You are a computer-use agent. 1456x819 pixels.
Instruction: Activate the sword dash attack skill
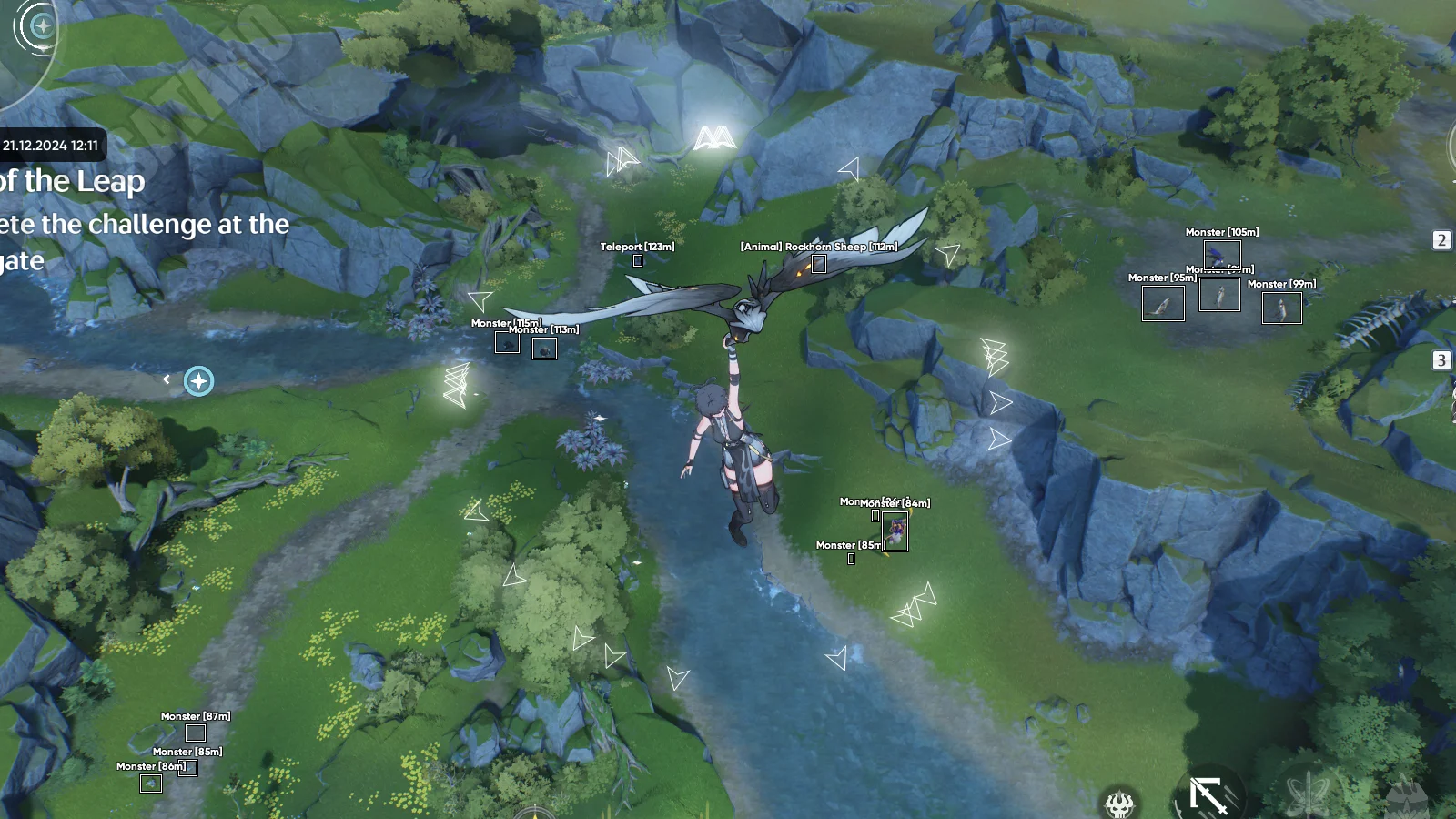pyautogui.click(x=1208, y=795)
